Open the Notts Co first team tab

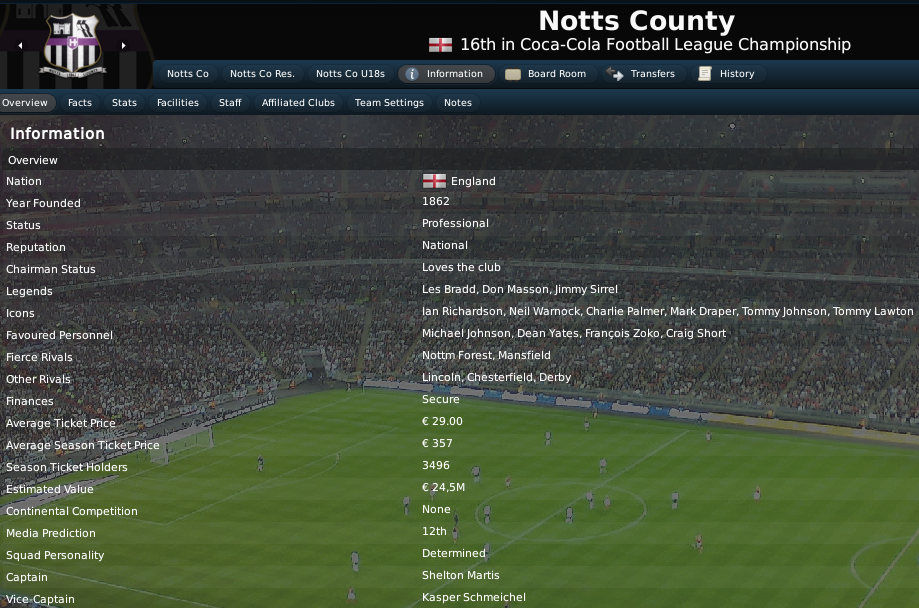188,74
